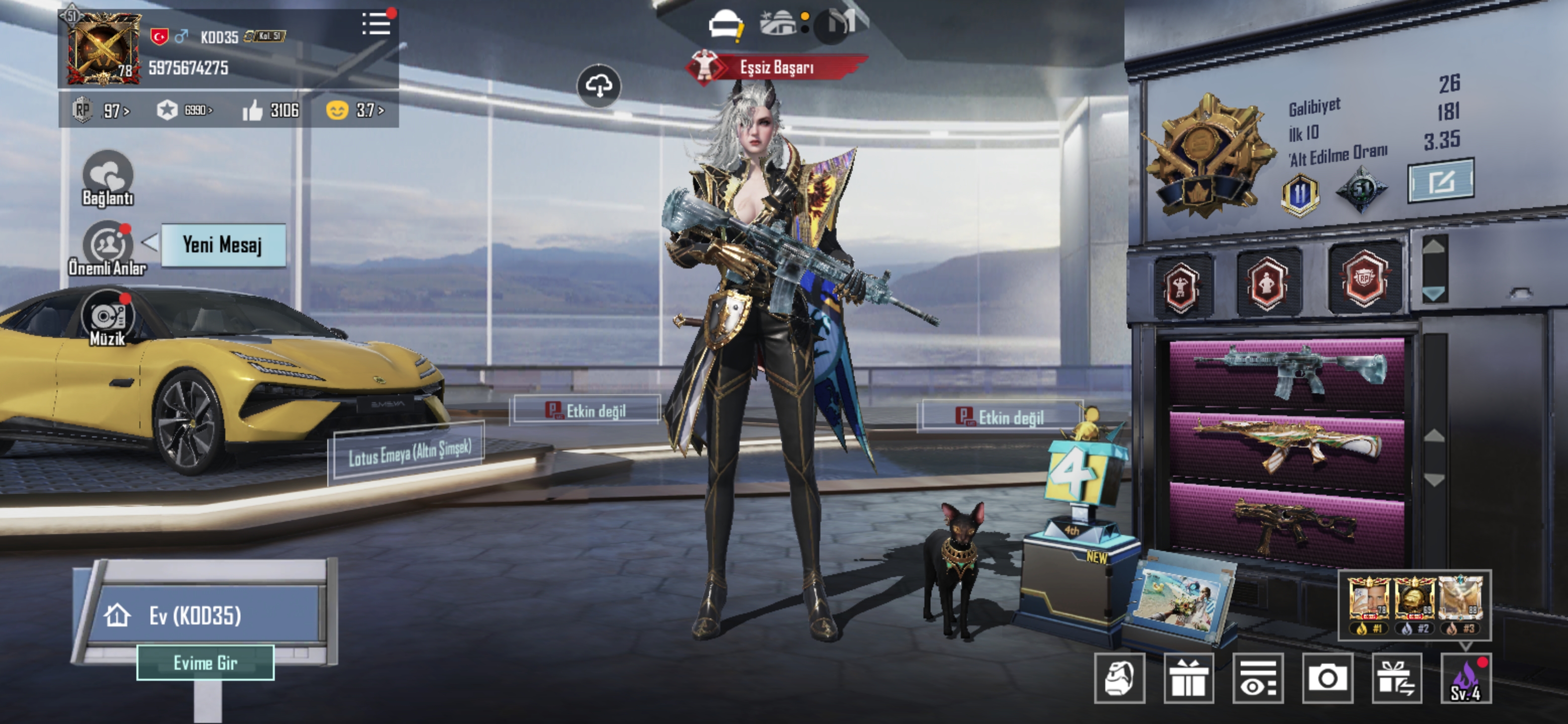1568x724 pixels.
Task: Open the profile visibility eye-list button
Action: (x=1257, y=678)
